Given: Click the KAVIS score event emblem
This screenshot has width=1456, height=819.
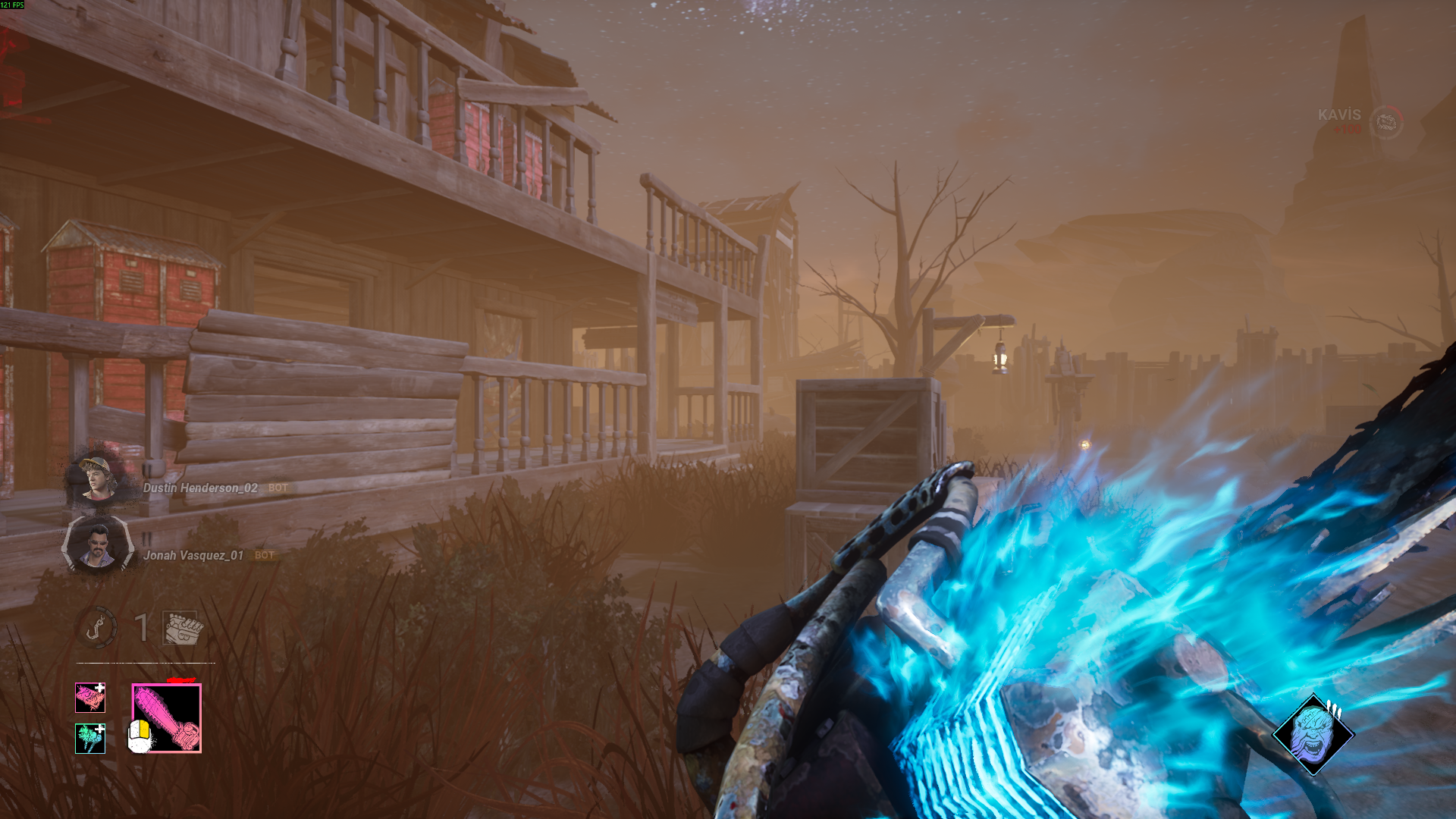Looking at the screenshot, I should (x=1386, y=122).
